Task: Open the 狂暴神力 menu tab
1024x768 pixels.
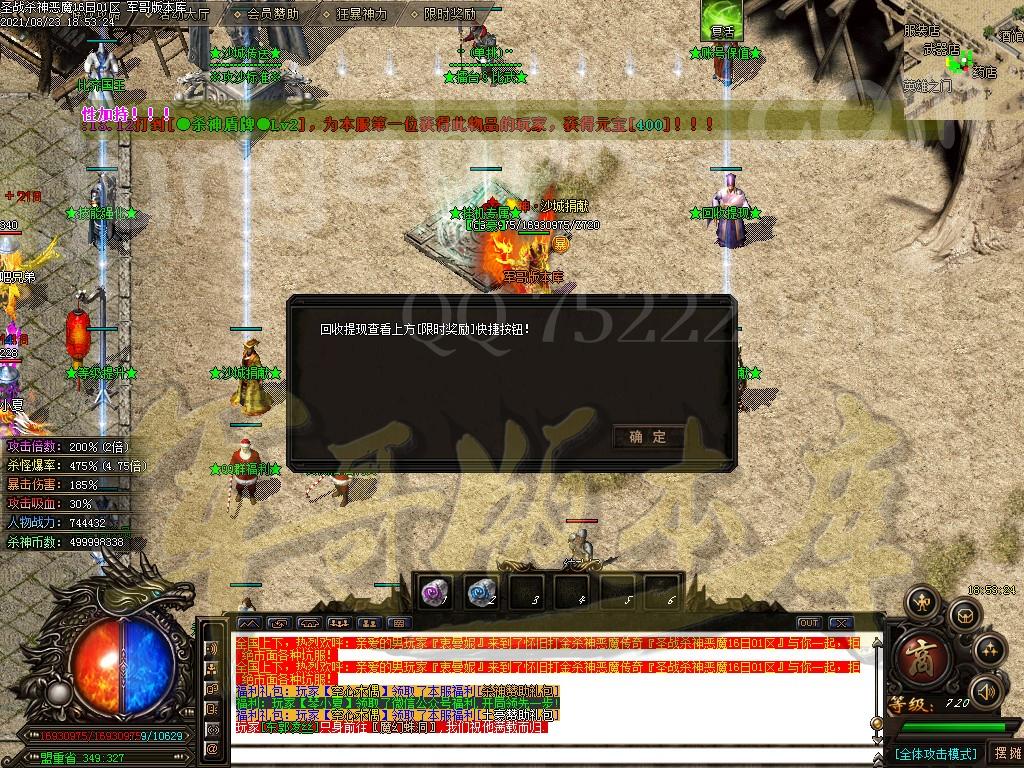Action: pyautogui.click(x=361, y=14)
